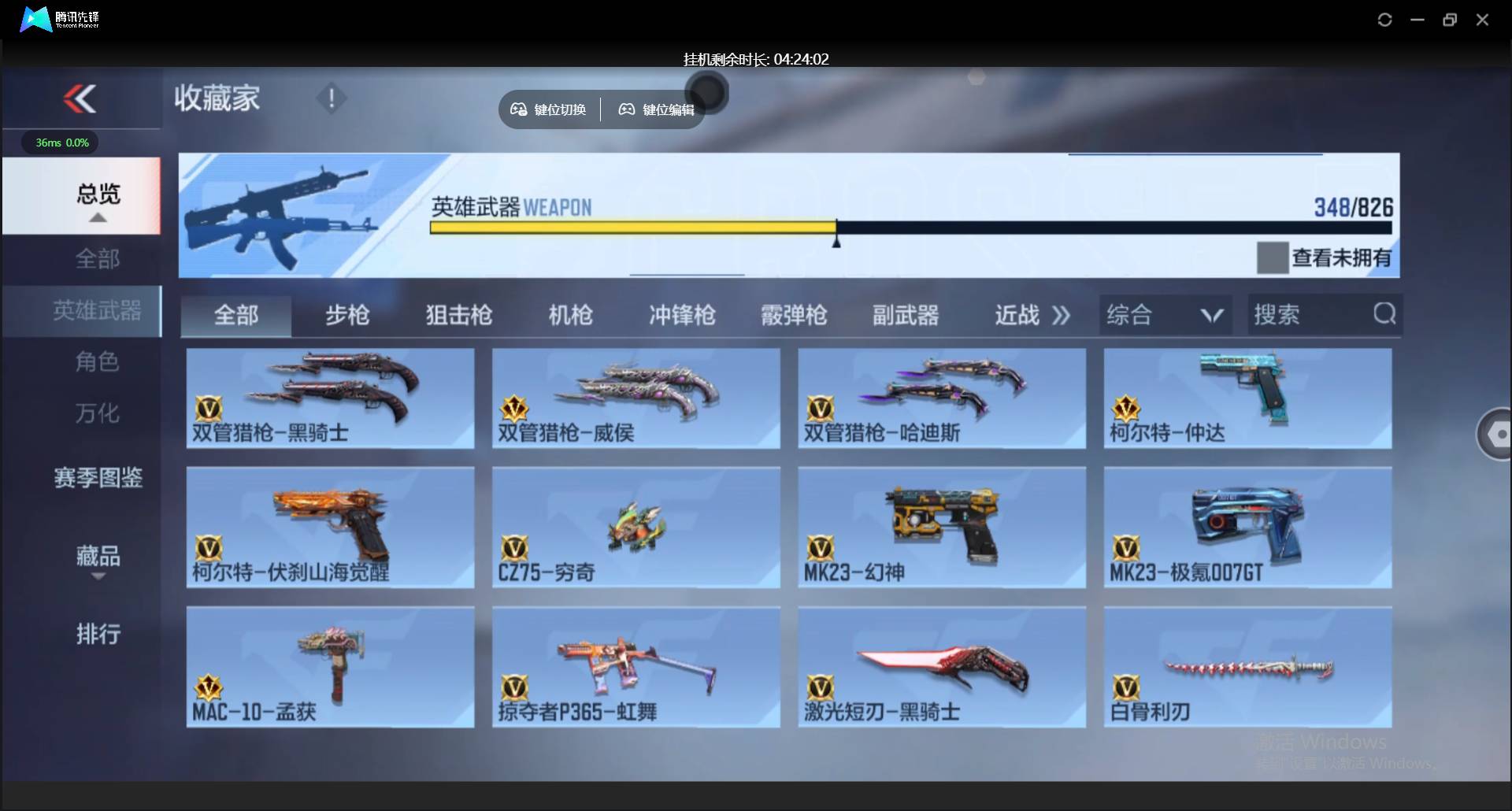Click the magnifier icon in the search bar
This screenshot has height=811, width=1512.
pyautogui.click(x=1384, y=314)
